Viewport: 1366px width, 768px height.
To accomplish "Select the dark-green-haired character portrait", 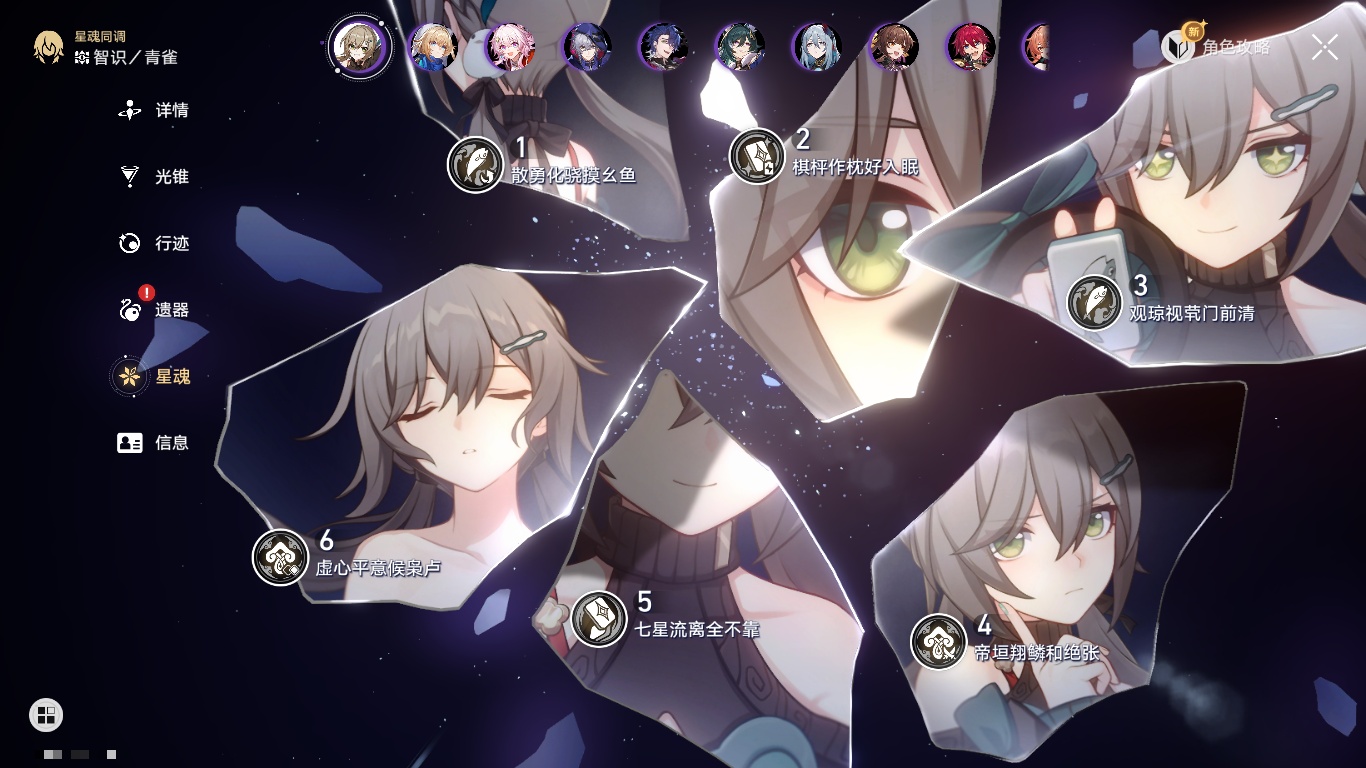I will pyautogui.click(x=741, y=47).
